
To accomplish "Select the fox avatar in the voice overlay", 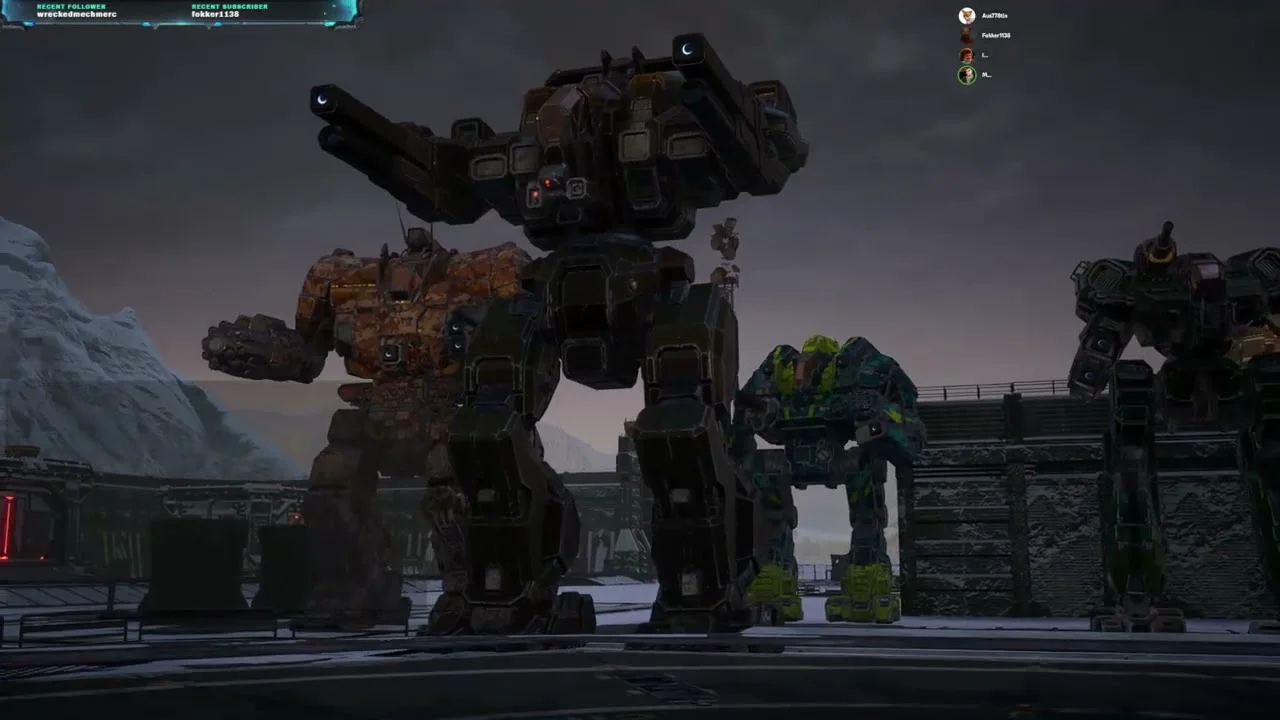I will pyautogui.click(x=966, y=16).
